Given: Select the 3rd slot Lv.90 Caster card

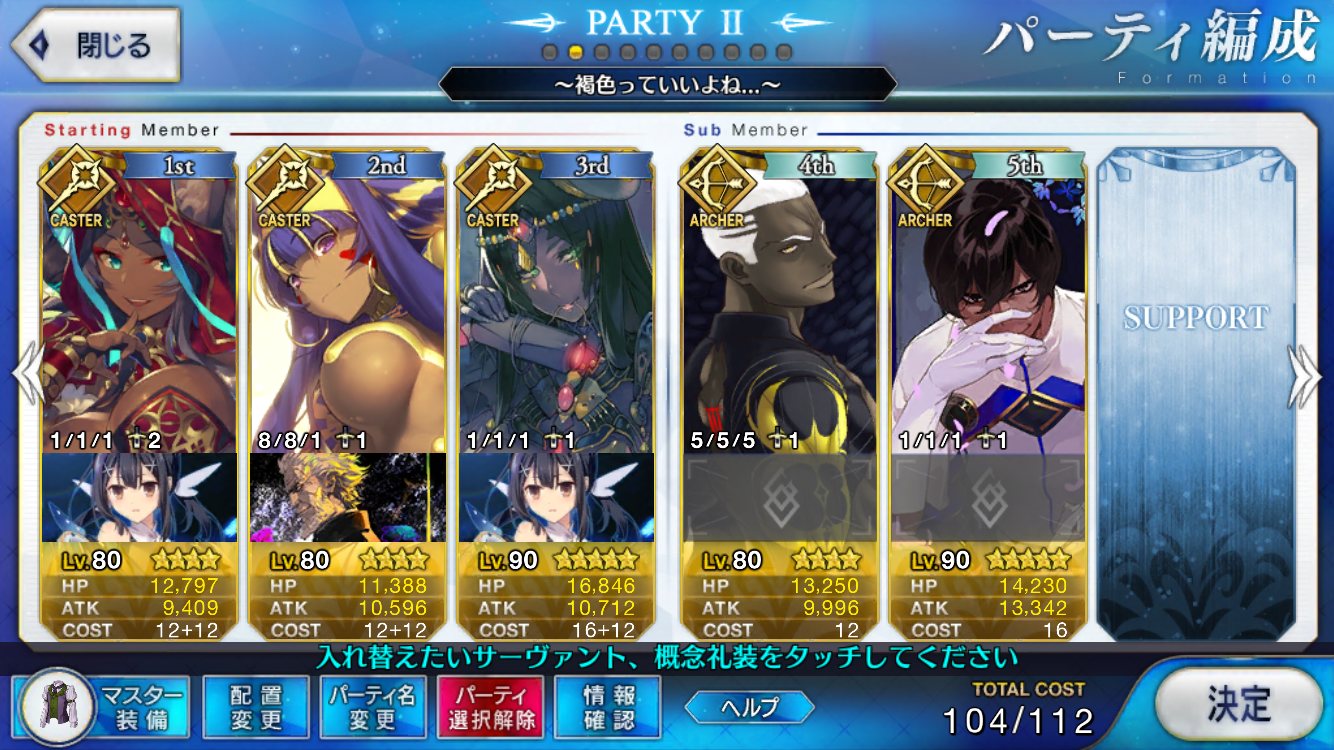Looking at the screenshot, I should point(556,300).
